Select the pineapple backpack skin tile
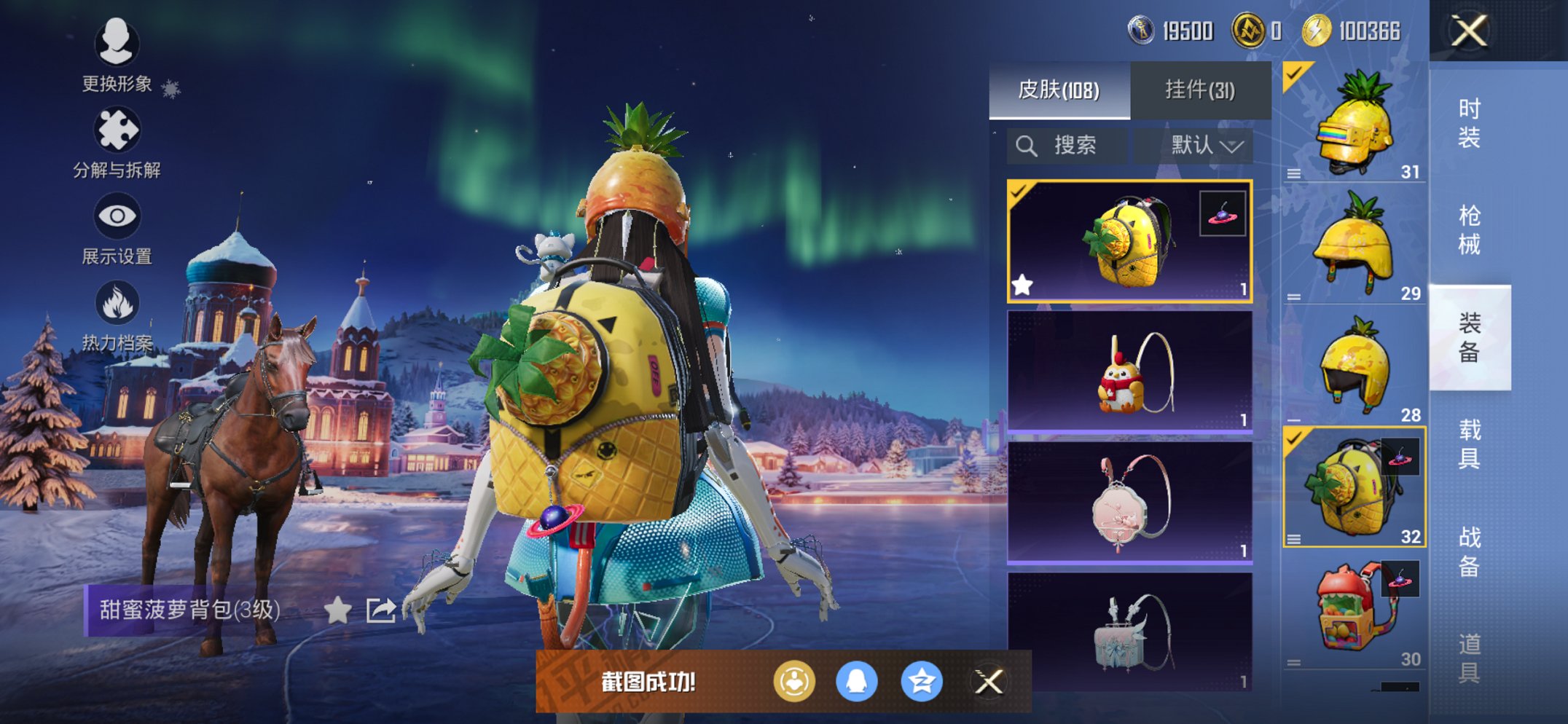The width and height of the screenshot is (1568, 724). point(1129,240)
